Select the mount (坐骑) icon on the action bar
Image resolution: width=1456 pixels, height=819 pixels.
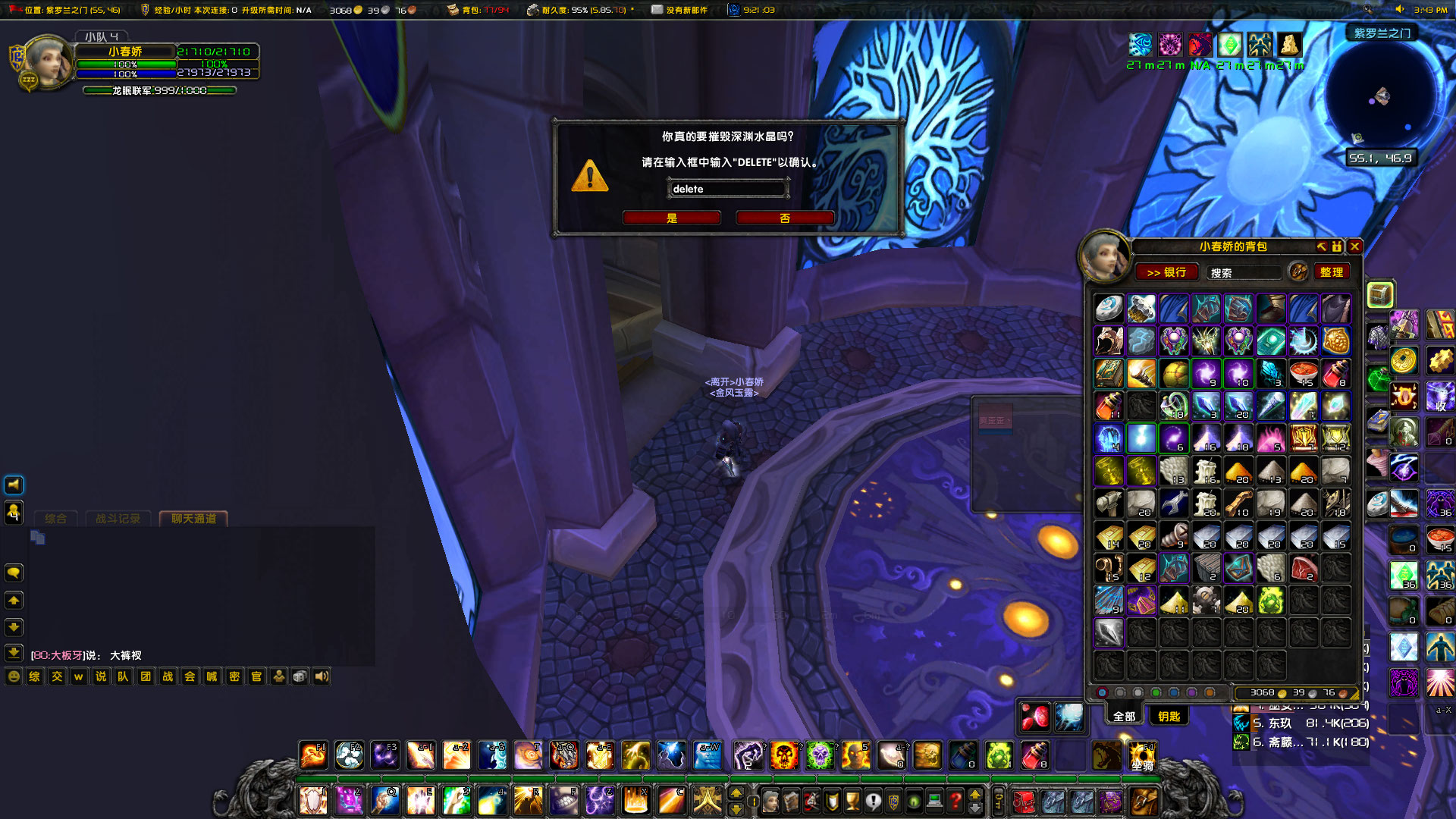pos(1142,756)
